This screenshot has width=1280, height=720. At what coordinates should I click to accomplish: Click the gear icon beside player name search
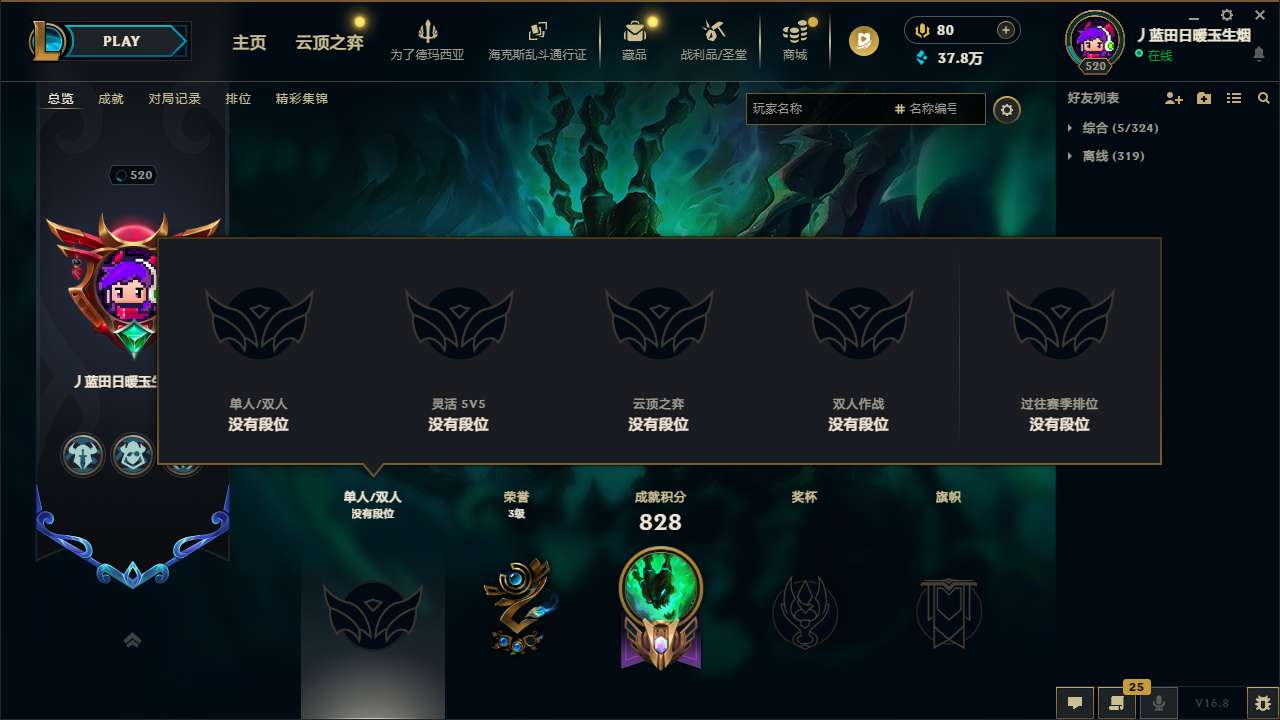1007,110
